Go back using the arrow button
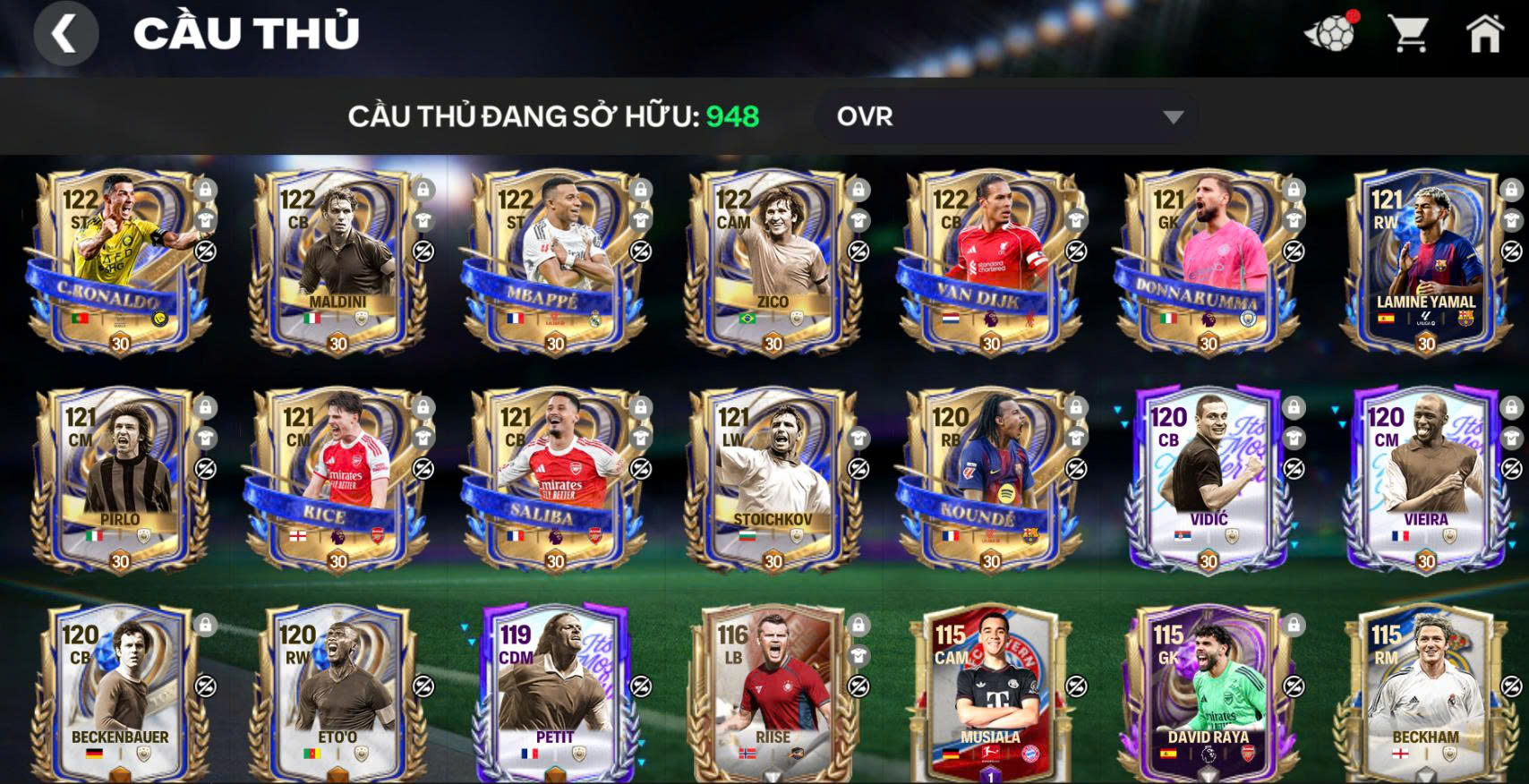The width and height of the screenshot is (1529, 784). coord(65,34)
